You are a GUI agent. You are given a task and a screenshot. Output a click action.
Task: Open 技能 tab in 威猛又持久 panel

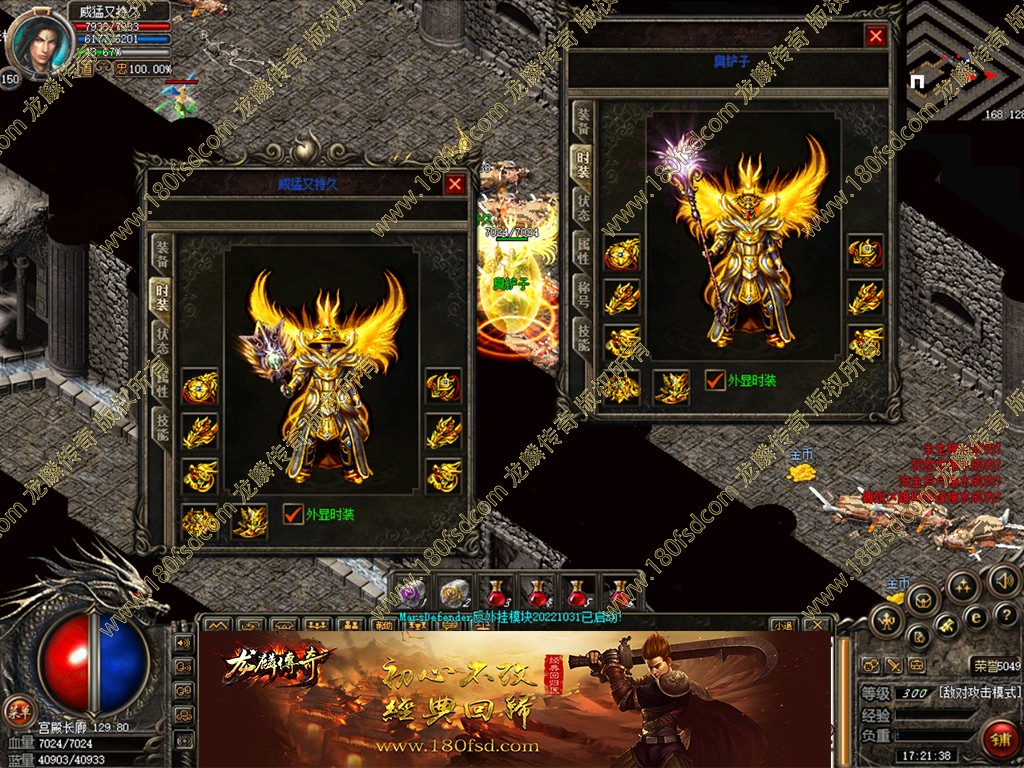click(x=160, y=424)
